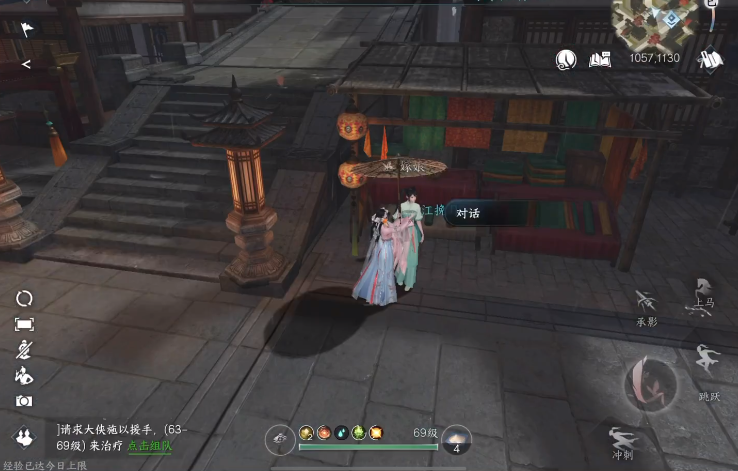Talk to the NPC via 对话 prompt

click(468, 212)
